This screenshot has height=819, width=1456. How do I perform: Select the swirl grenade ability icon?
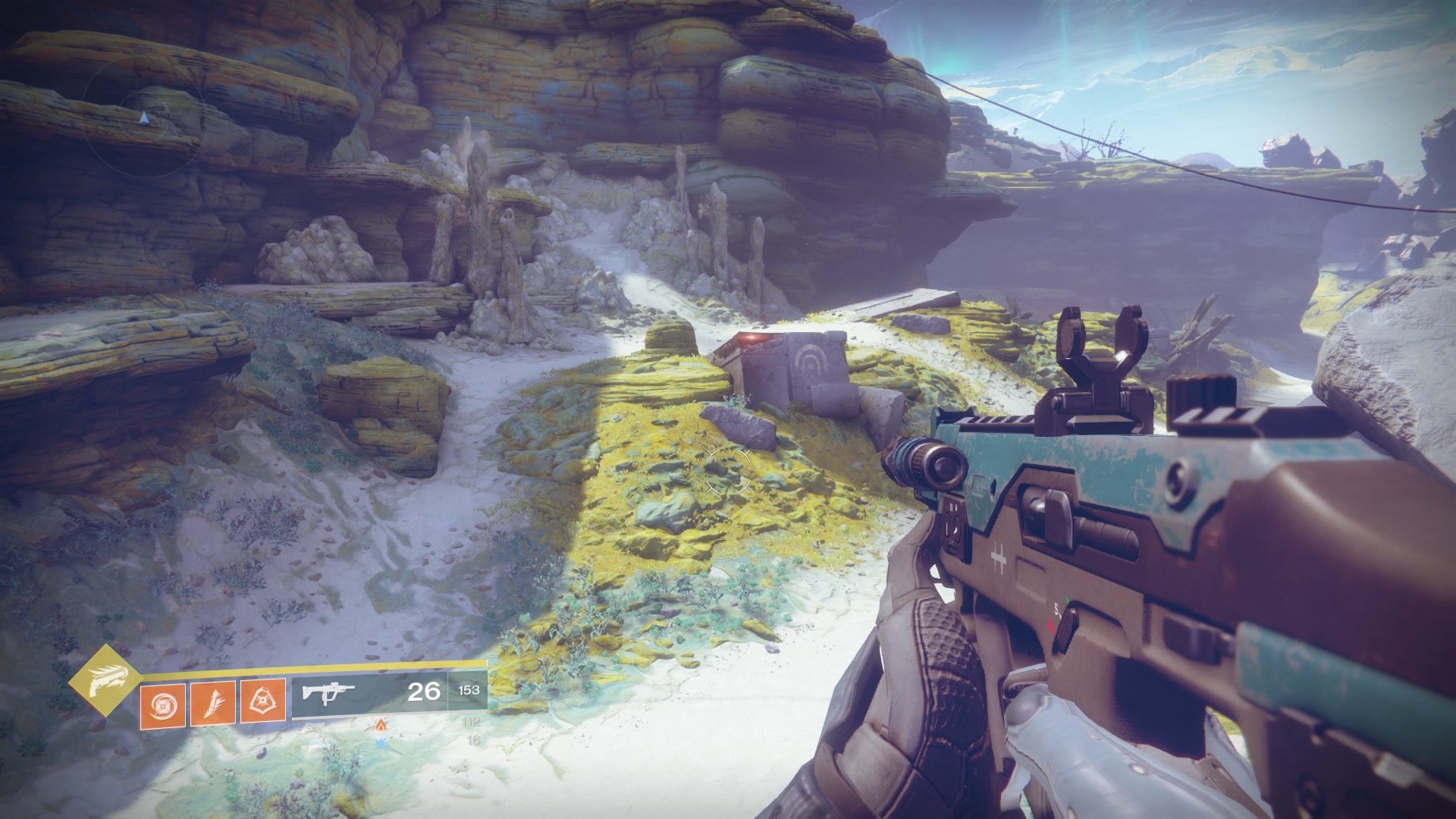pyautogui.click(x=162, y=701)
